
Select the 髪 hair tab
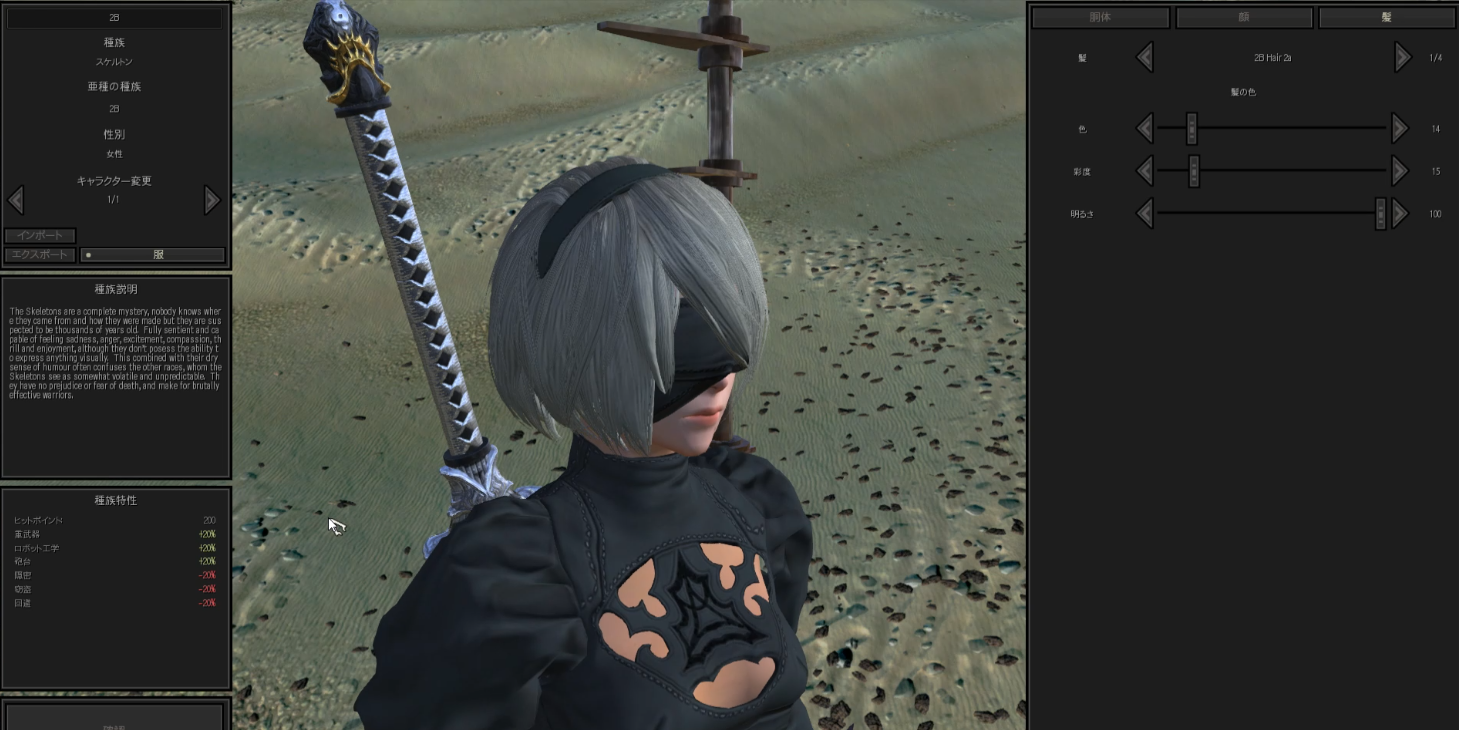[1385, 17]
